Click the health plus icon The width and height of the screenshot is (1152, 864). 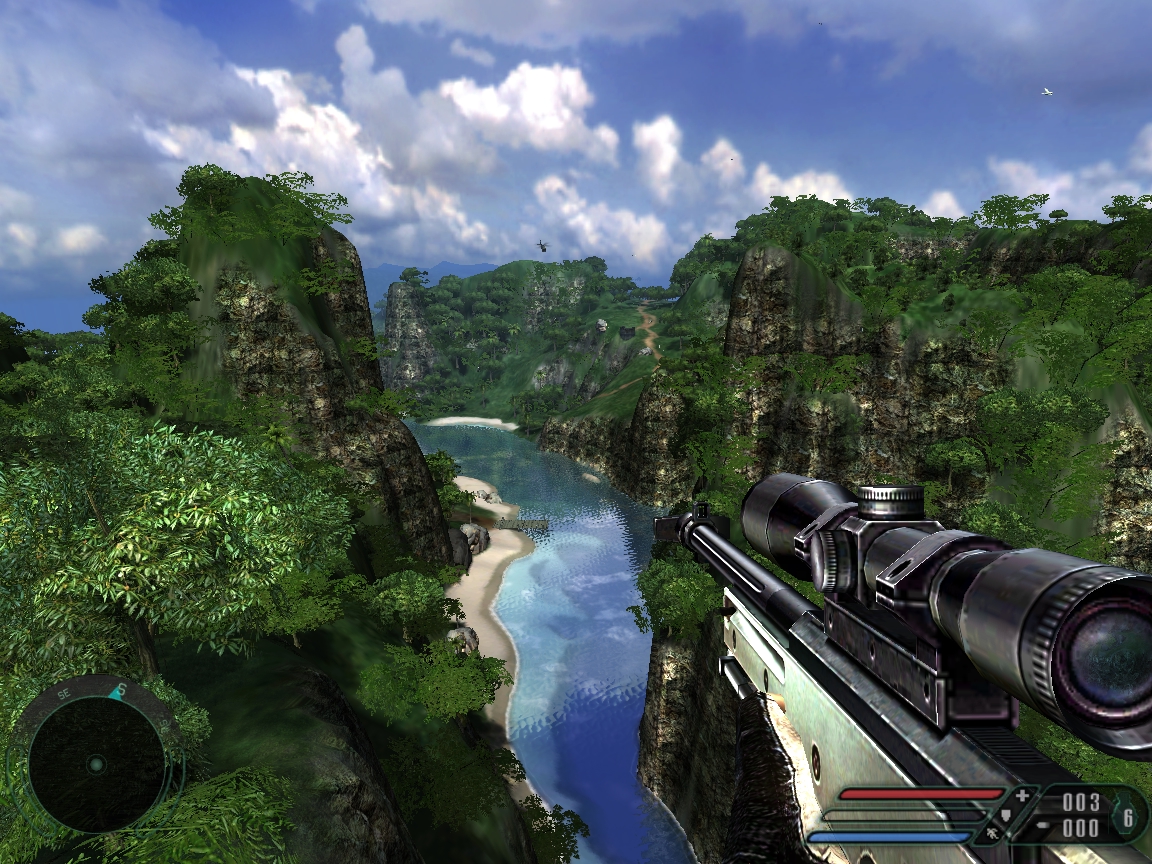click(1021, 797)
